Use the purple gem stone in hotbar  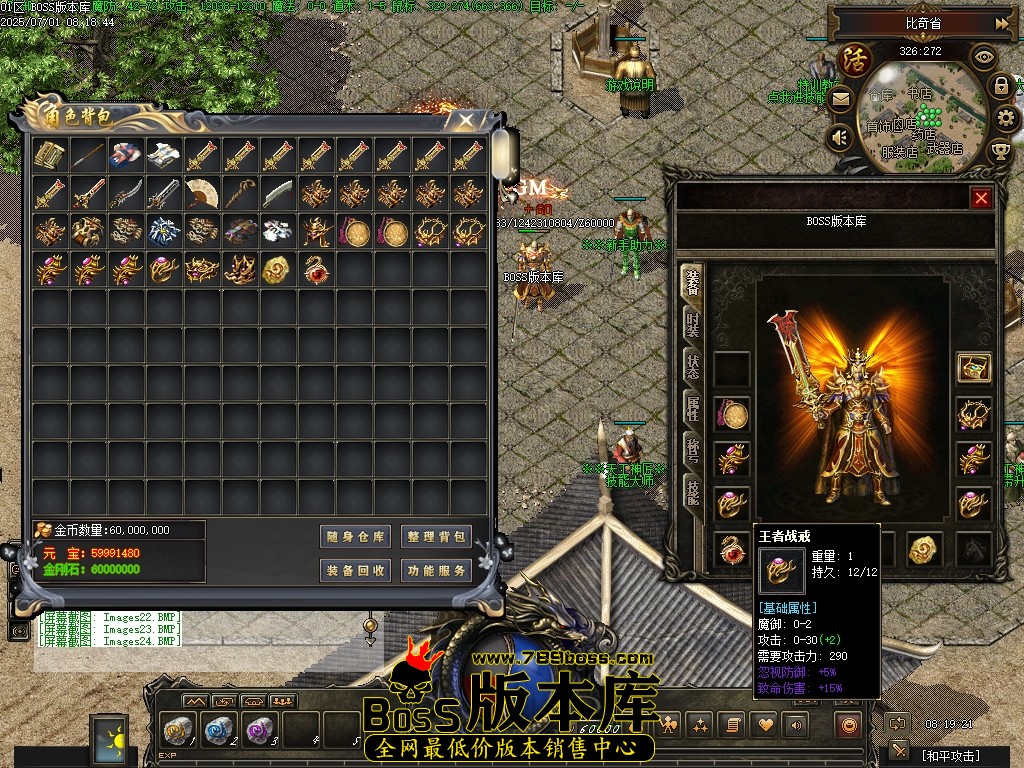[x=258, y=729]
